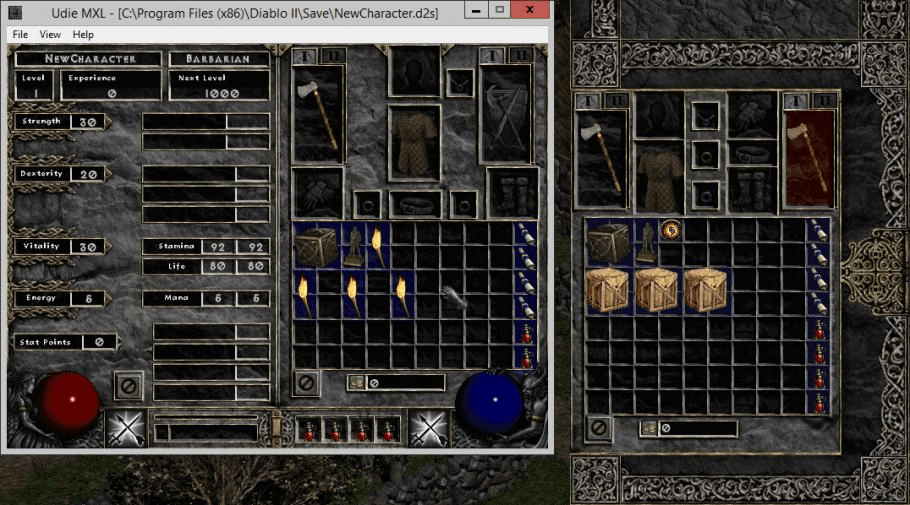Select the torch beside the statue item
910x505 pixels.
(378, 245)
